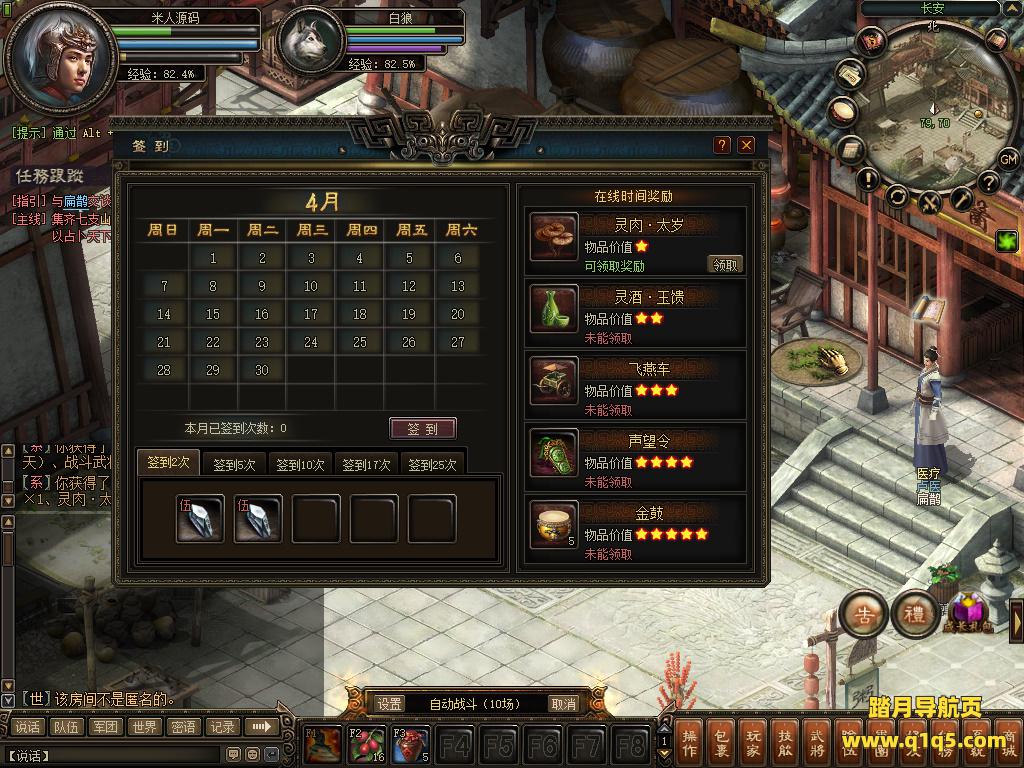Viewport: 1024px width, 768px height.
Task: Open the question mark help icon by minimap
Action: pyautogui.click(x=989, y=181)
